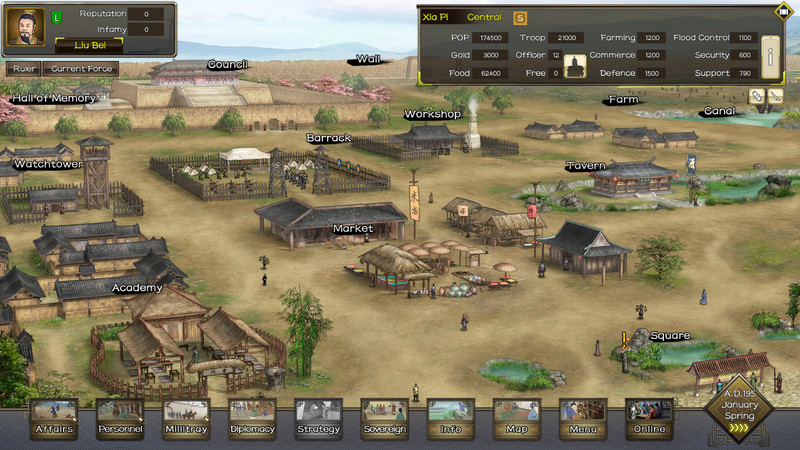Choose the Strategy menu
The width and height of the screenshot is (800, 450).
point(318,418)
